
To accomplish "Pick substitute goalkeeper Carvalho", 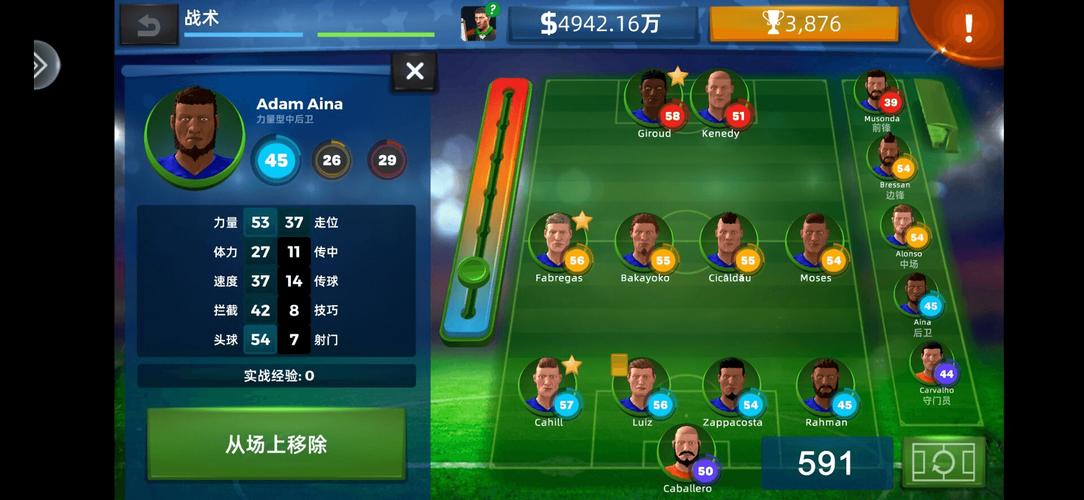I will coord(934,365).
